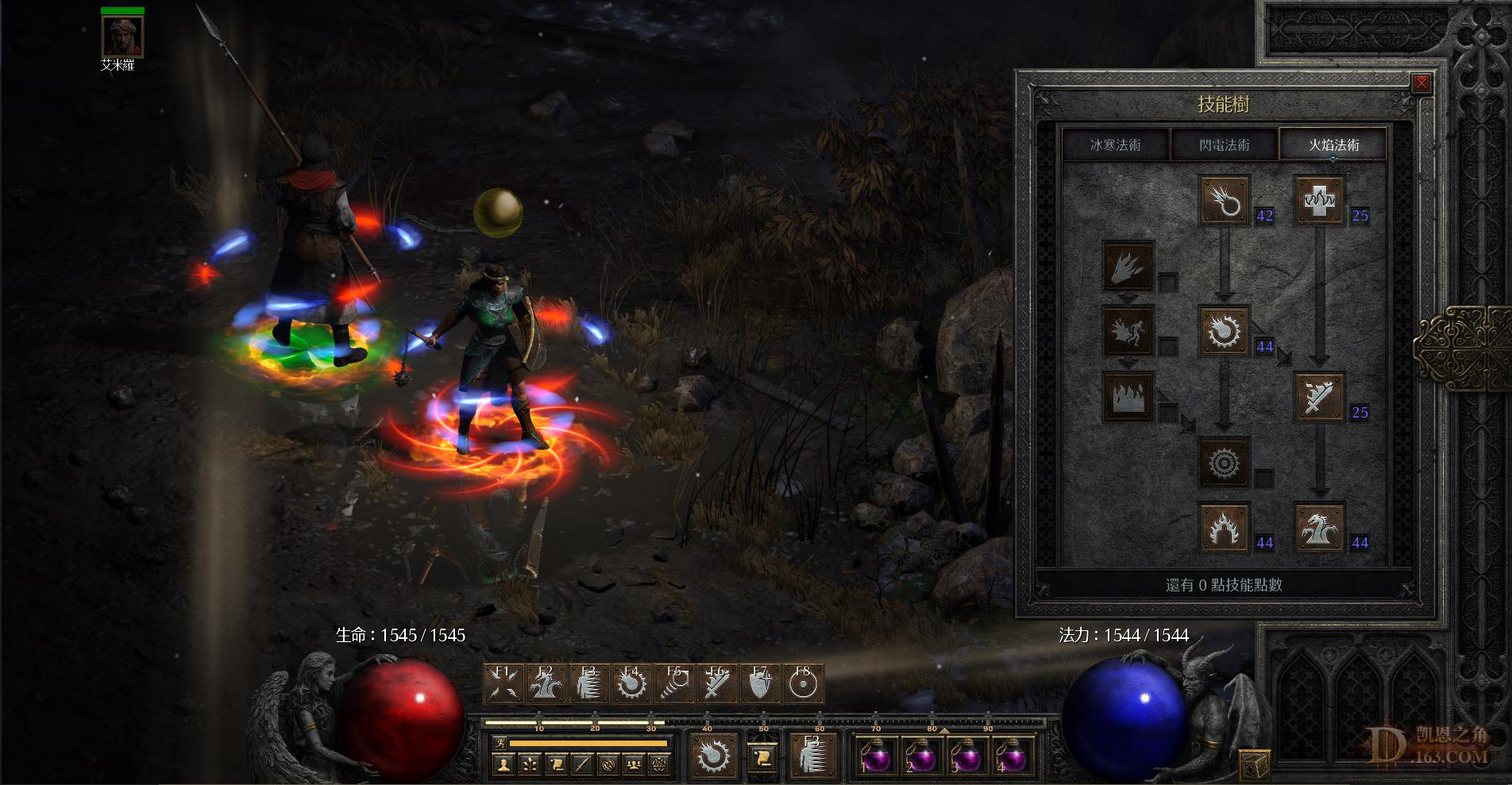The height and width of the screenshot is (785, 1512).
Task: Open the 閃電法術 lightning spells tab
Action: (x=1224, y=145)
